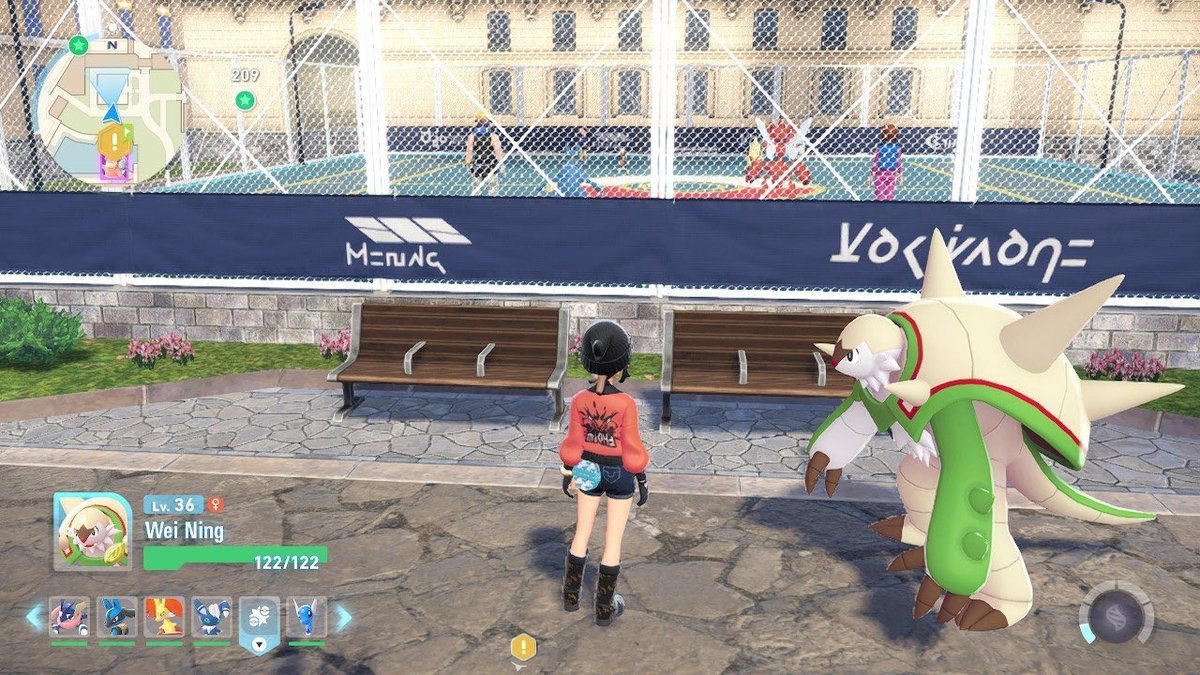1200x675 pixels.
Task: Click the orange exclamation compass marker at bottom
Action: (523, 647)
